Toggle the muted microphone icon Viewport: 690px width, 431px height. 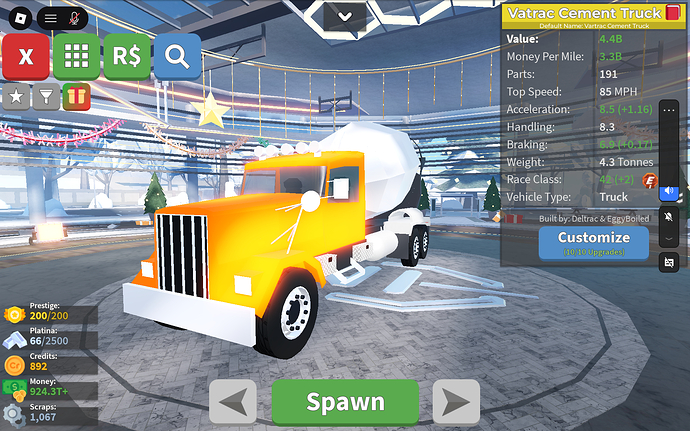pos(74,18)
